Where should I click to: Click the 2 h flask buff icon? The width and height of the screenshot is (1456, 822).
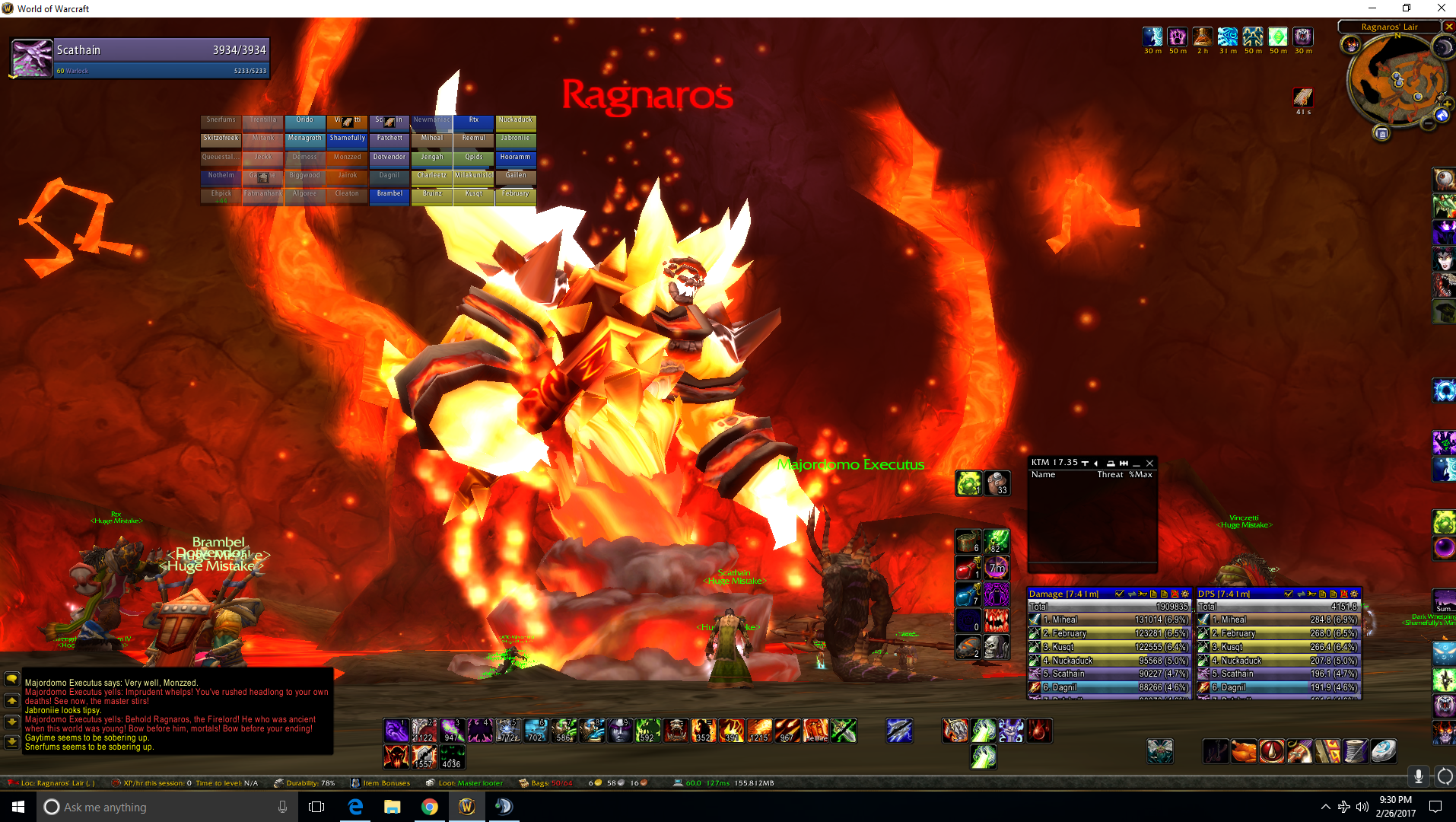point(1203,37)
